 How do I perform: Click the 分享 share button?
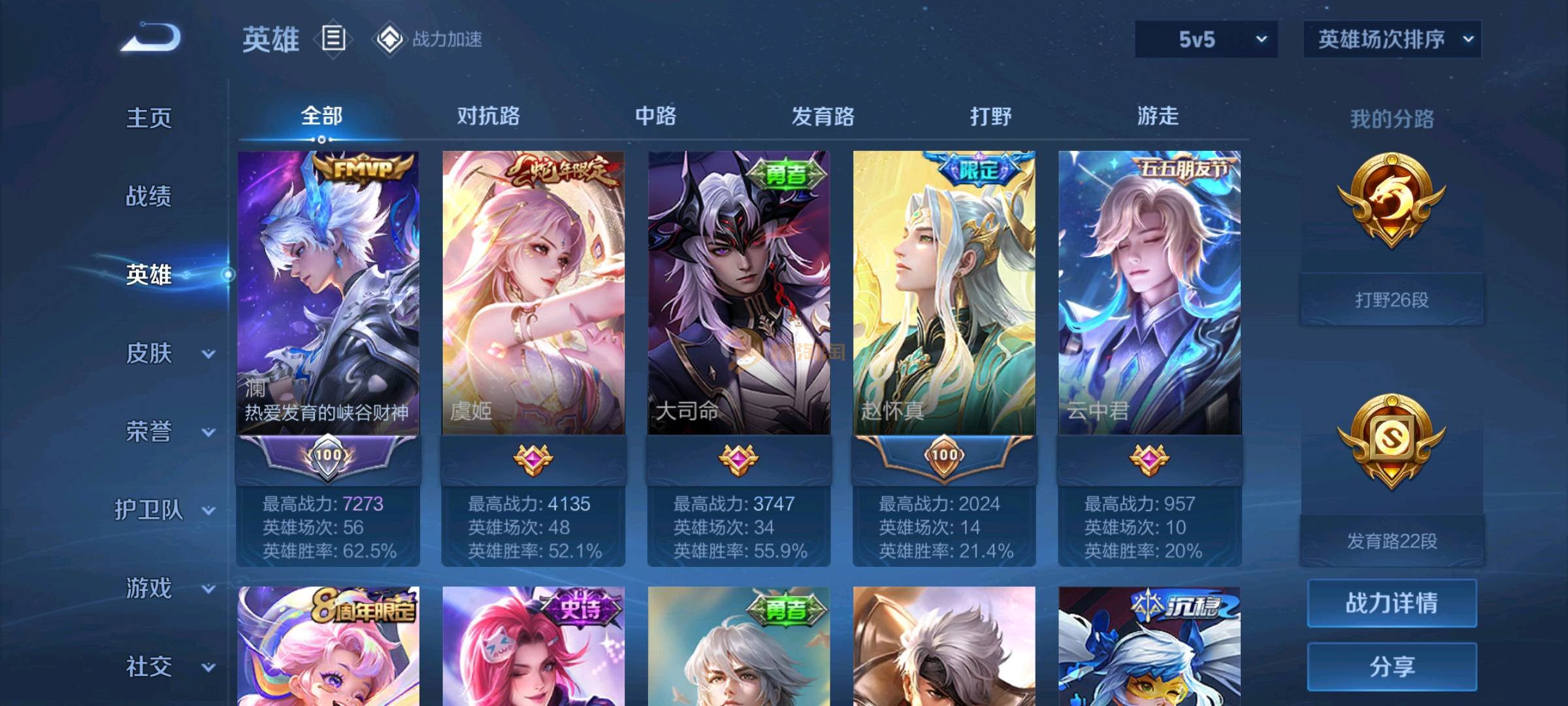coord(1392,666)
